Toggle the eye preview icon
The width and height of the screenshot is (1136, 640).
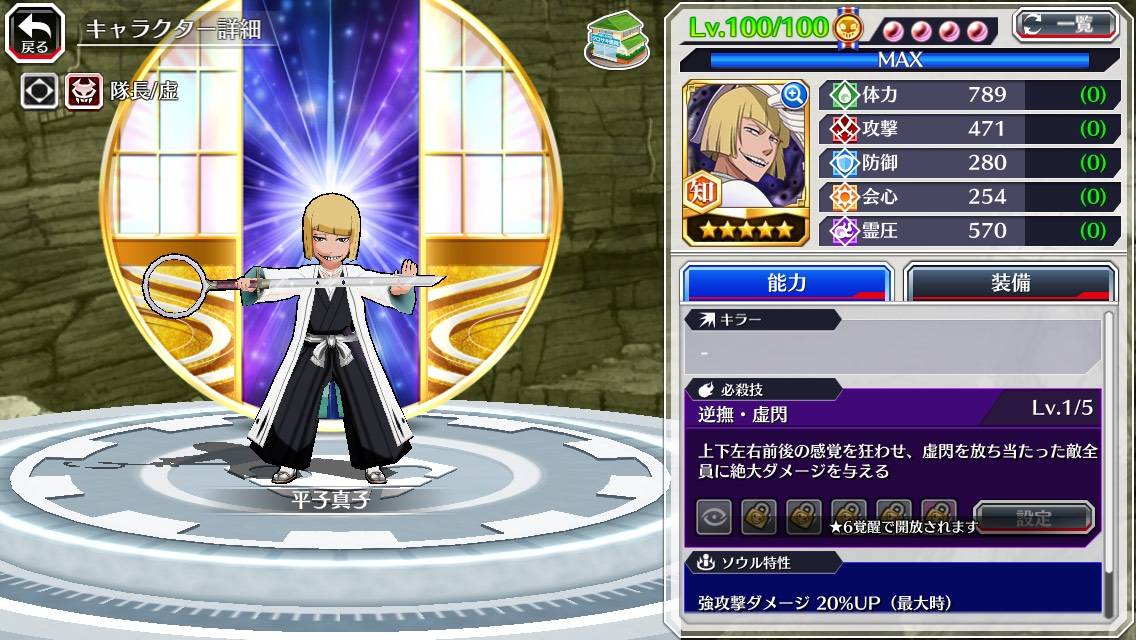pos(713,518)
